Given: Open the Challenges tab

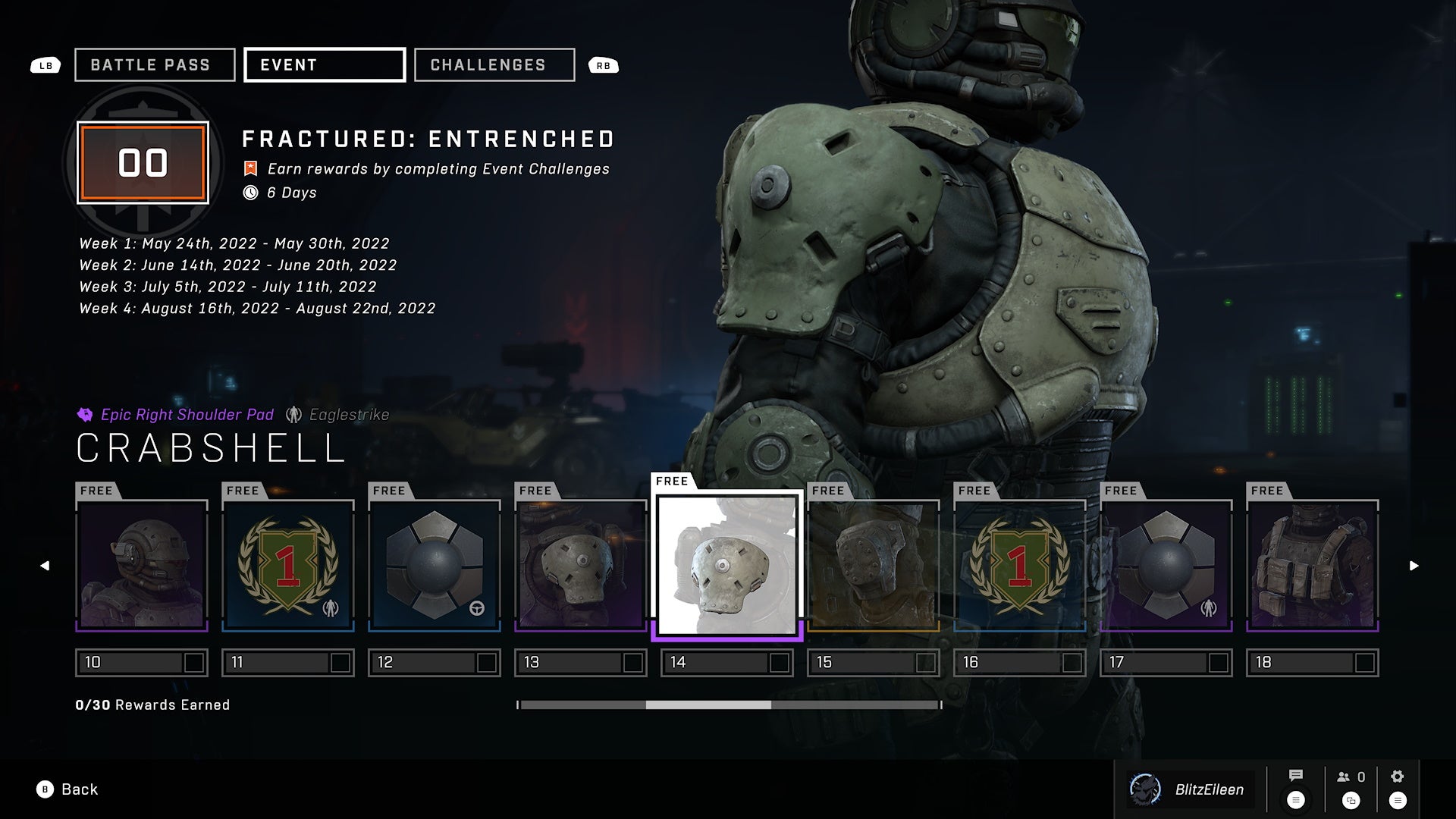Looking at the screenshot, I should [494, 65].
